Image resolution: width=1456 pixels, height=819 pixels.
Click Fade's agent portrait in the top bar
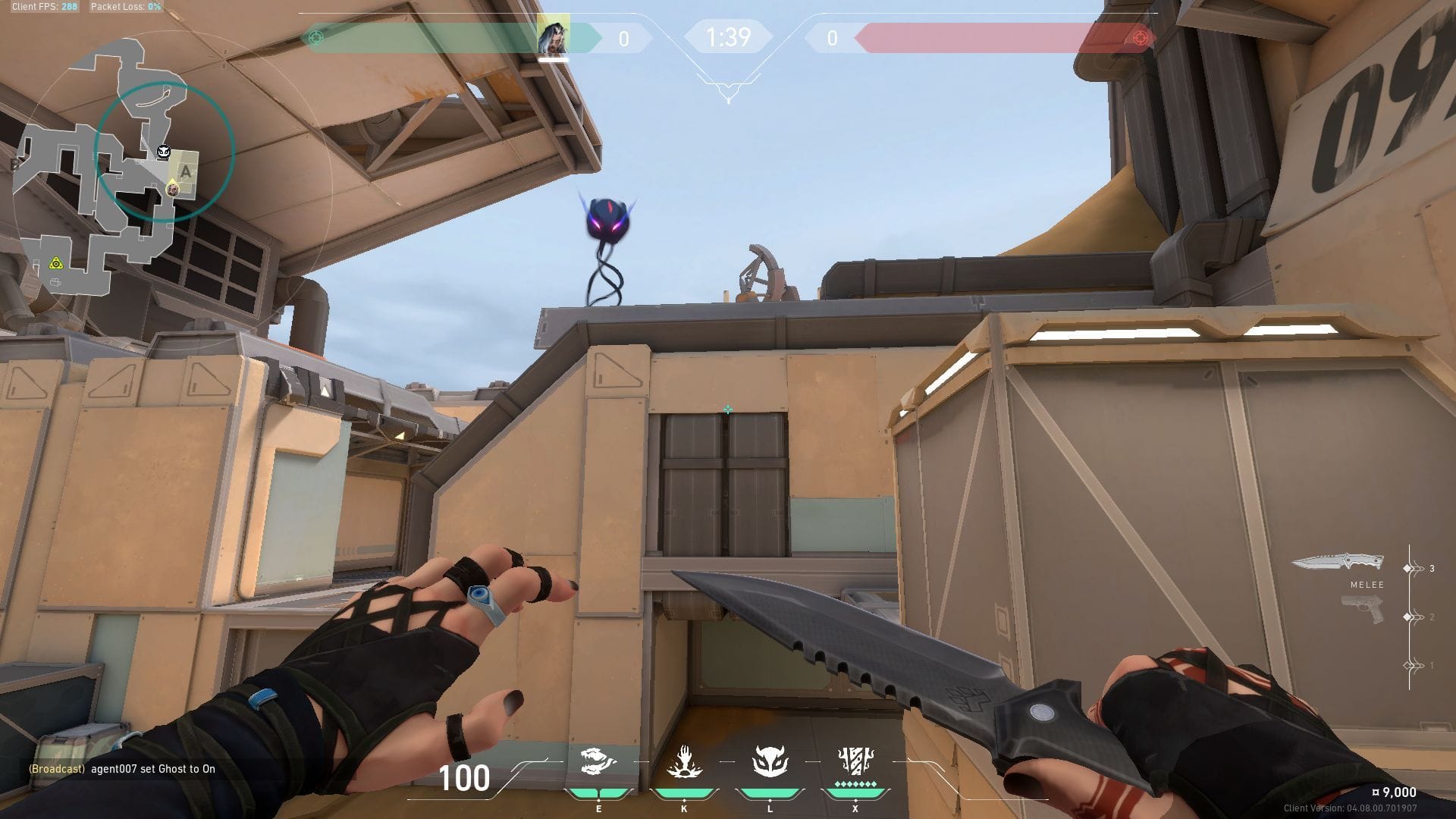point(553,36)
